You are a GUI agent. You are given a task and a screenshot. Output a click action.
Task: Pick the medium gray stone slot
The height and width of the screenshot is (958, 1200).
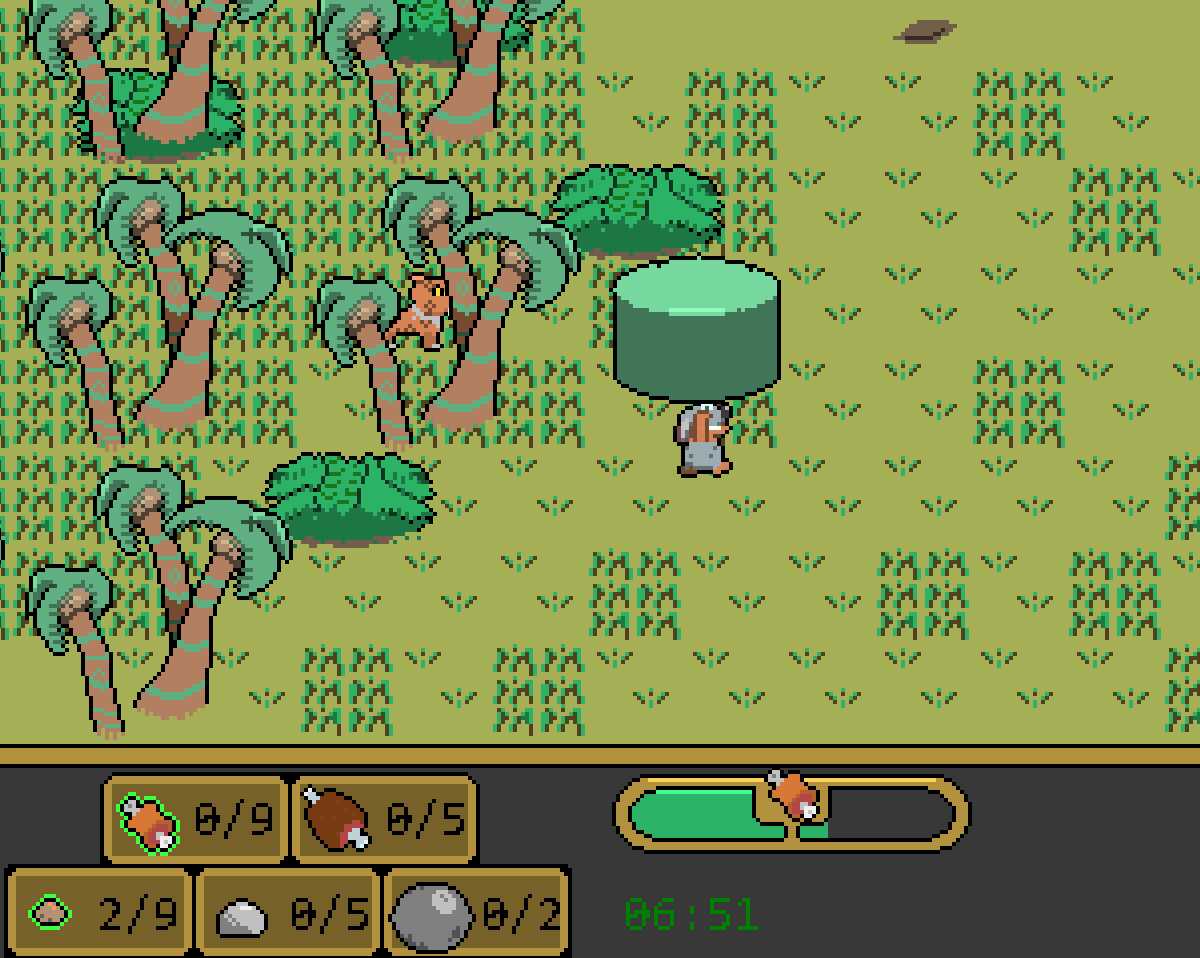[x=288, y=913]
